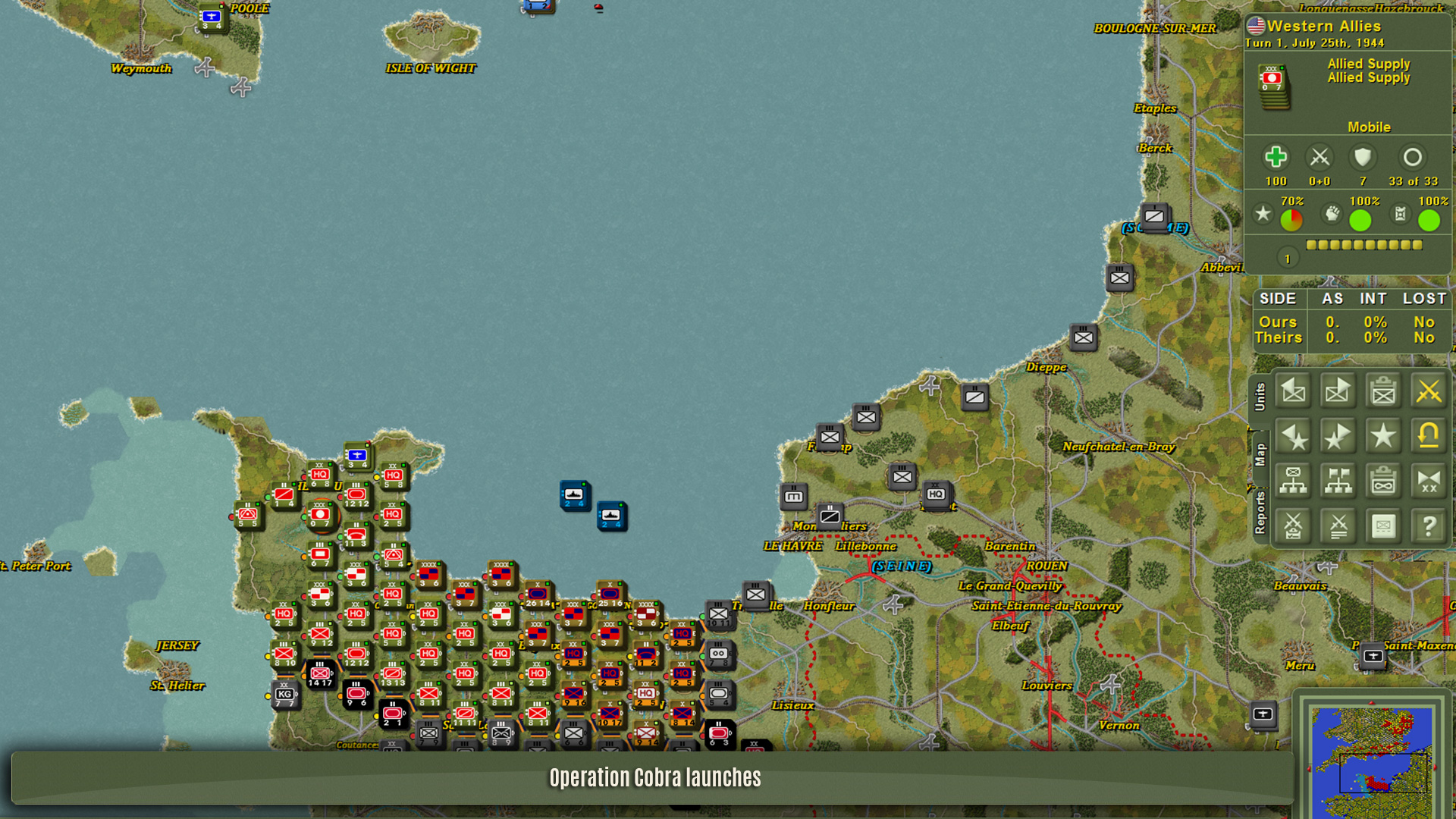Viewport: 1456px width, 819px height.
Task: Click the divide unit XX icon
Action: click(x=1428, y=481)
